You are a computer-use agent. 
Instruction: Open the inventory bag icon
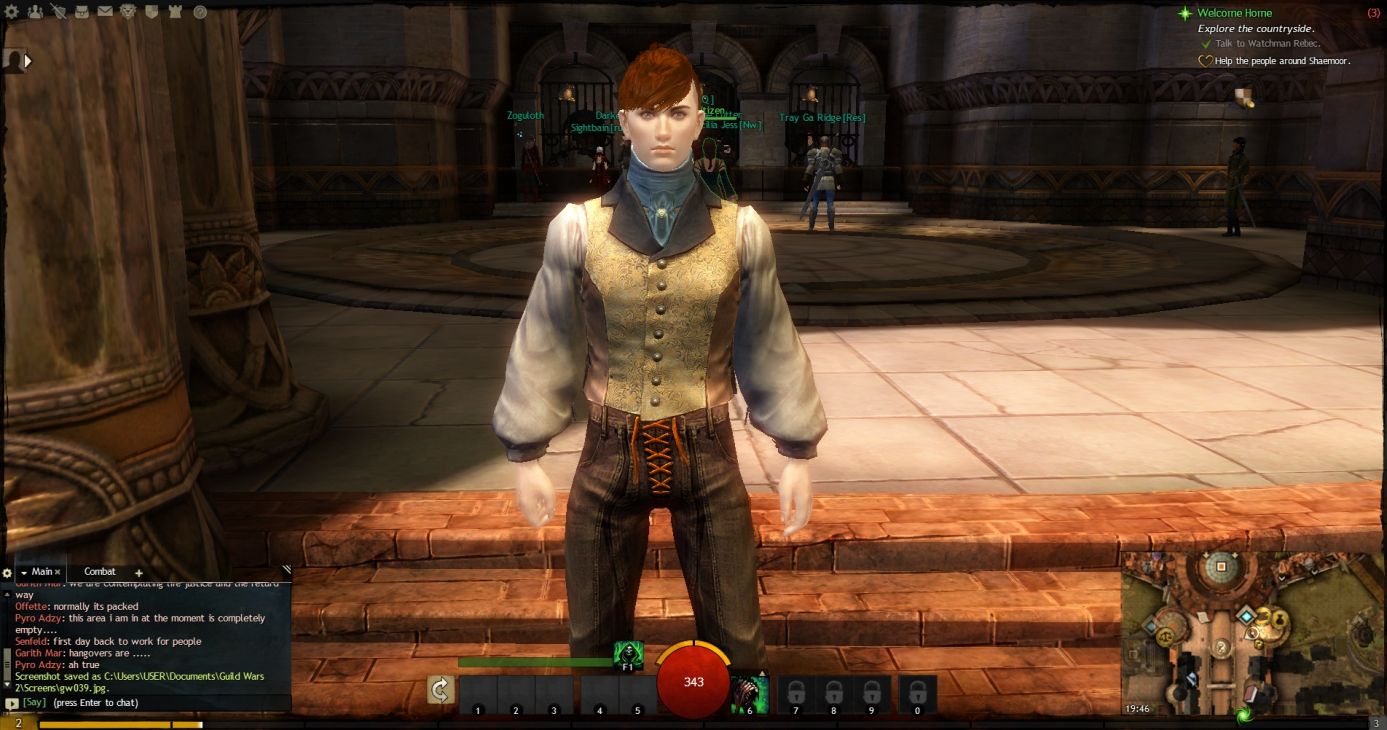(82, 12)
